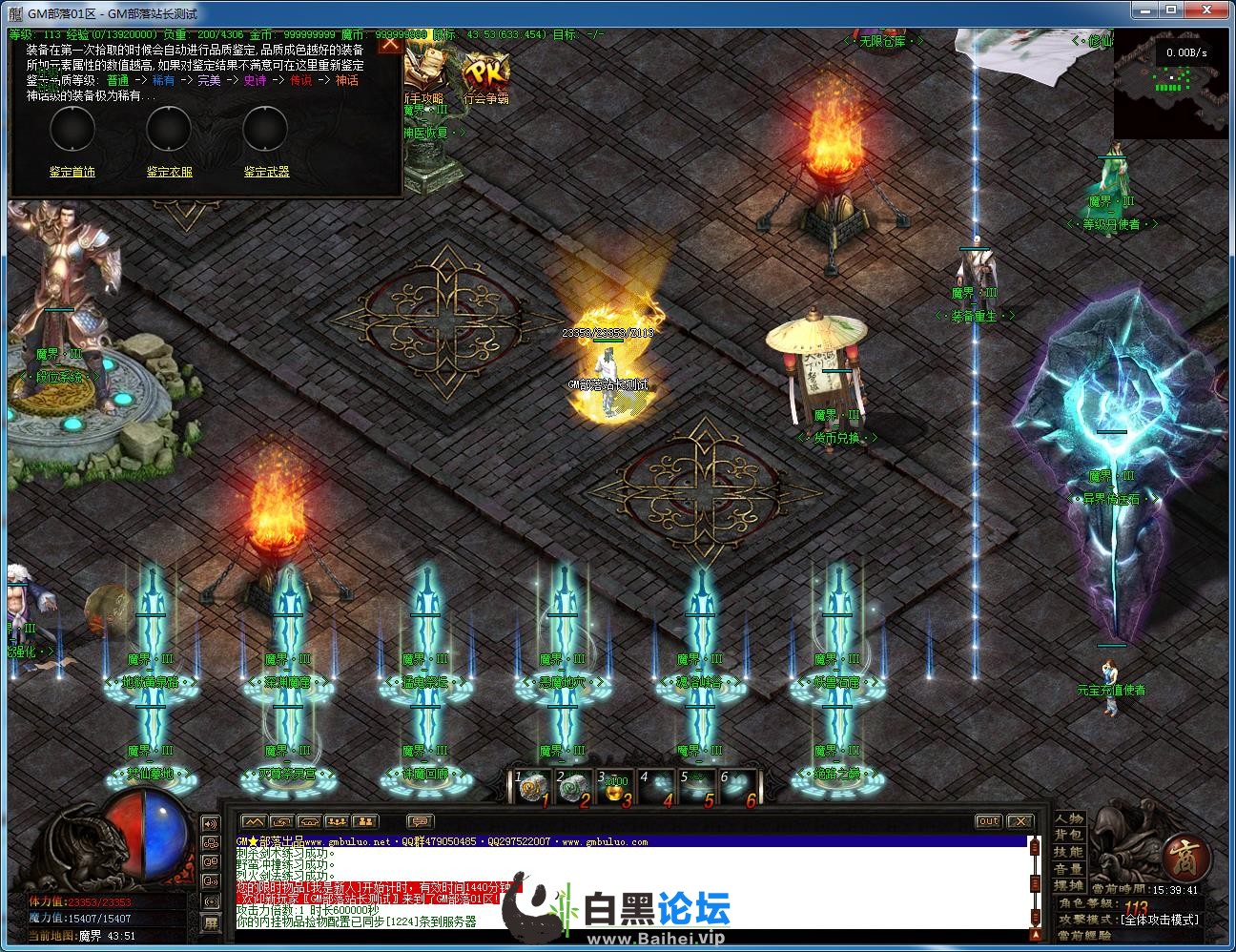
Task: Click the X button on the chat bar
Action: [1020, 821]
